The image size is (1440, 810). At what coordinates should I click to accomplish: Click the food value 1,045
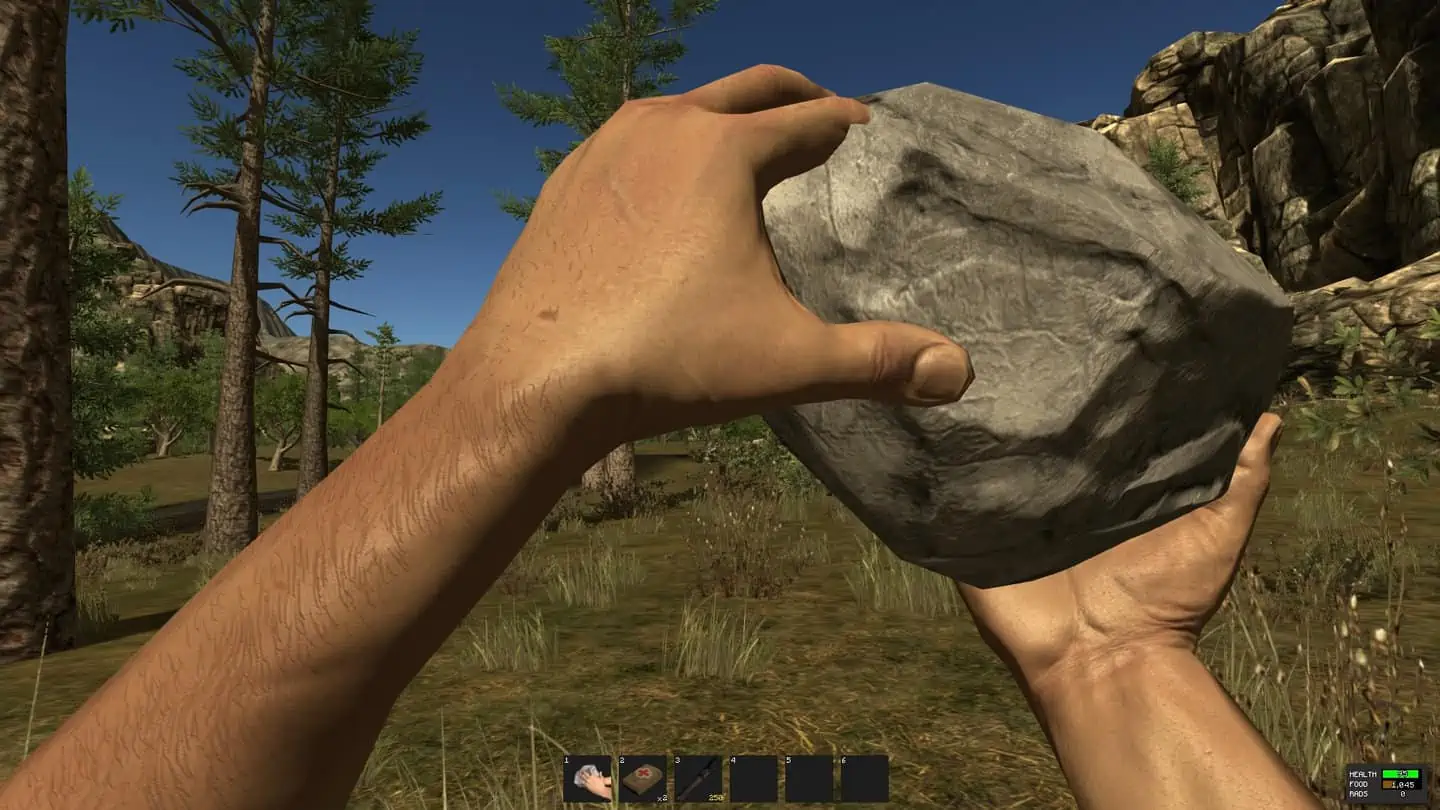click(x=1404, y=785)
